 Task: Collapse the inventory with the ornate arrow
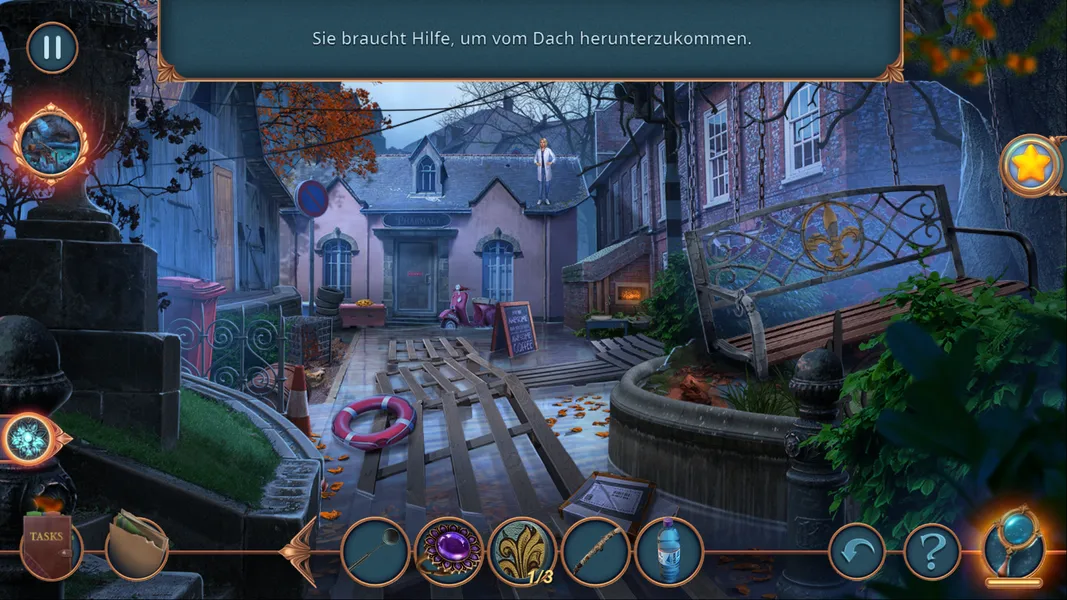(300, 551)
